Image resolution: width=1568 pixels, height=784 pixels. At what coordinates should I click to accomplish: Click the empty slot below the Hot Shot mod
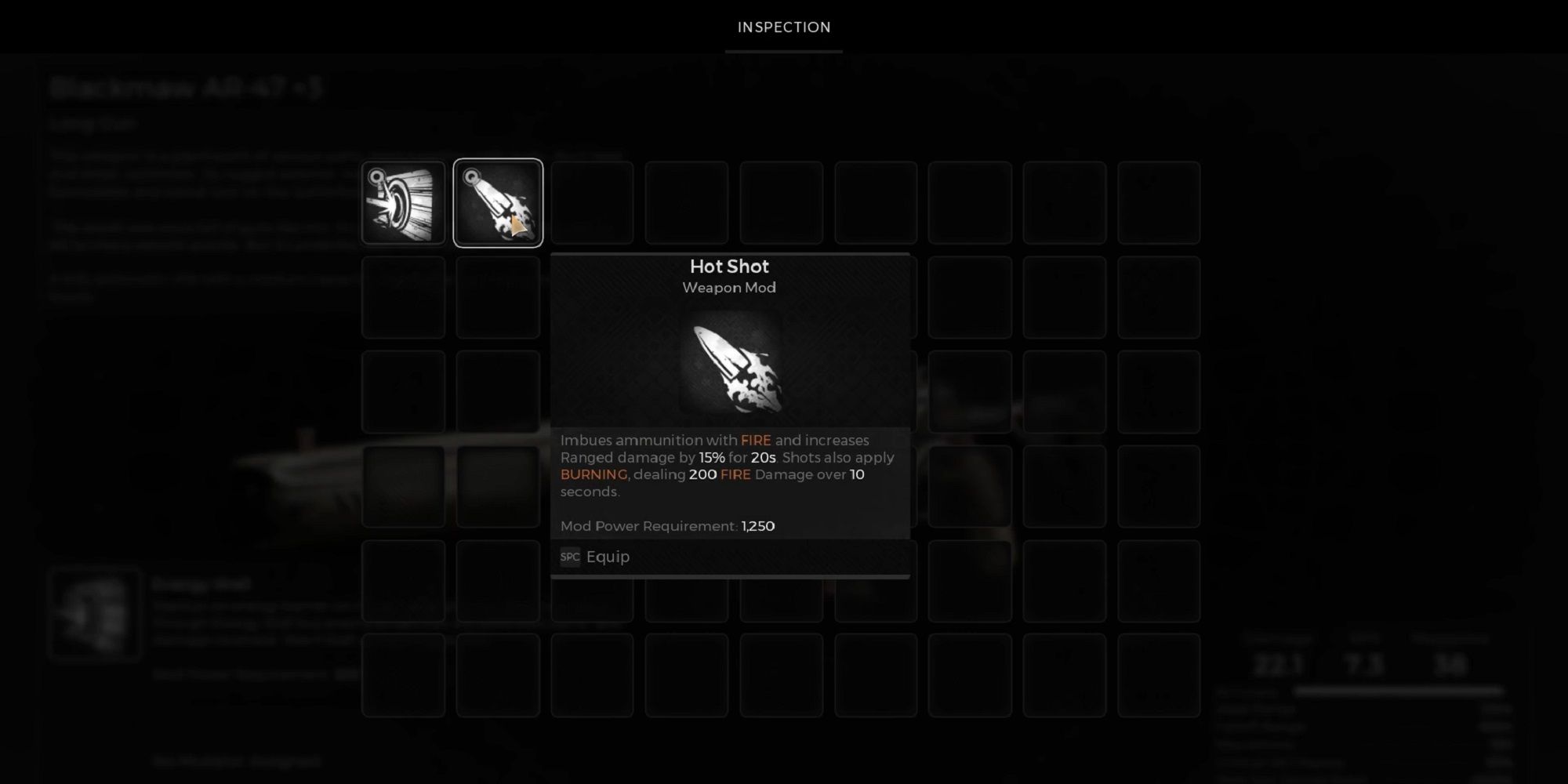tap(498, 298)
